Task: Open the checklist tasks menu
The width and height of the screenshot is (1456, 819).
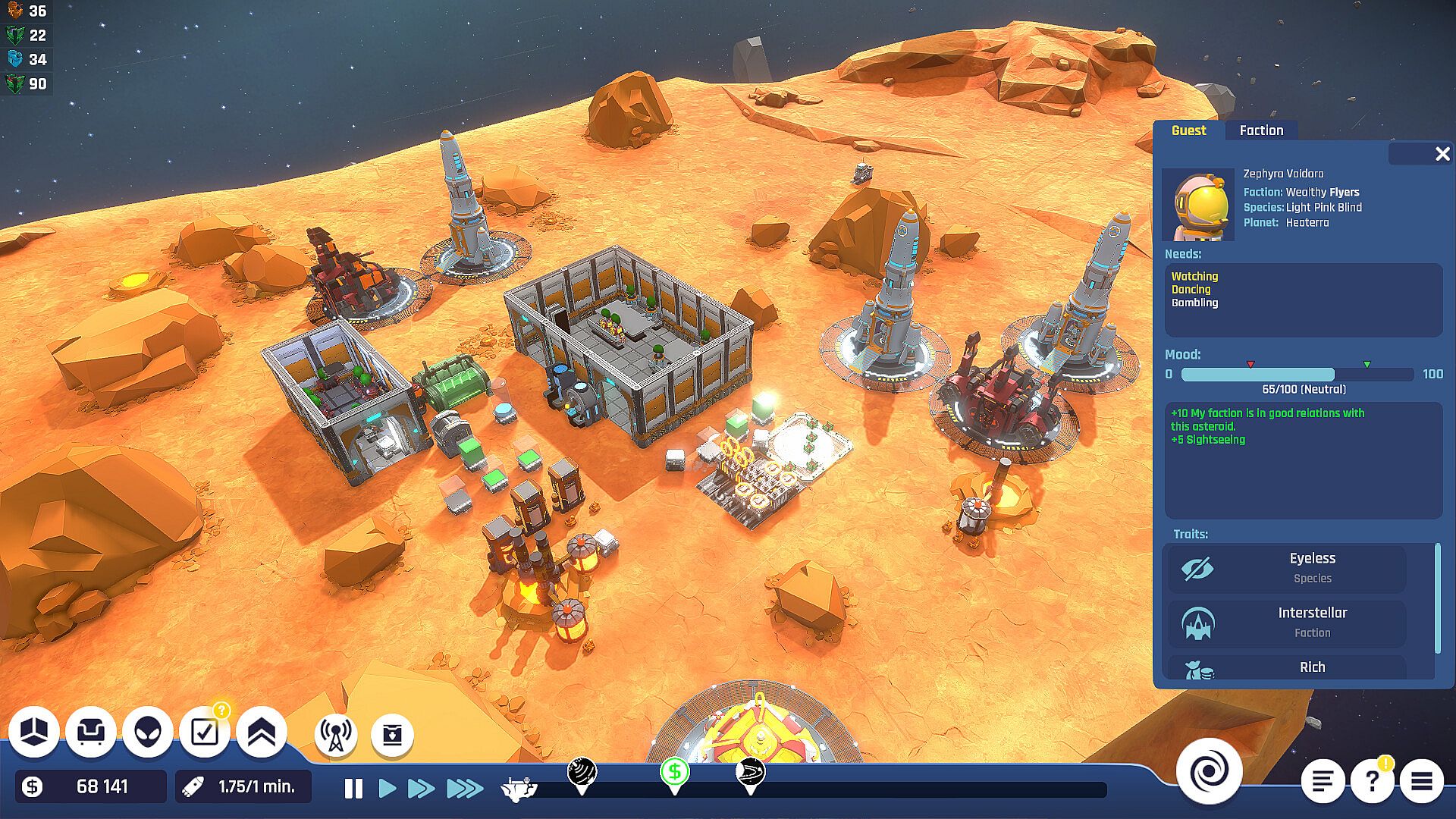Action: tap(205, 732)
